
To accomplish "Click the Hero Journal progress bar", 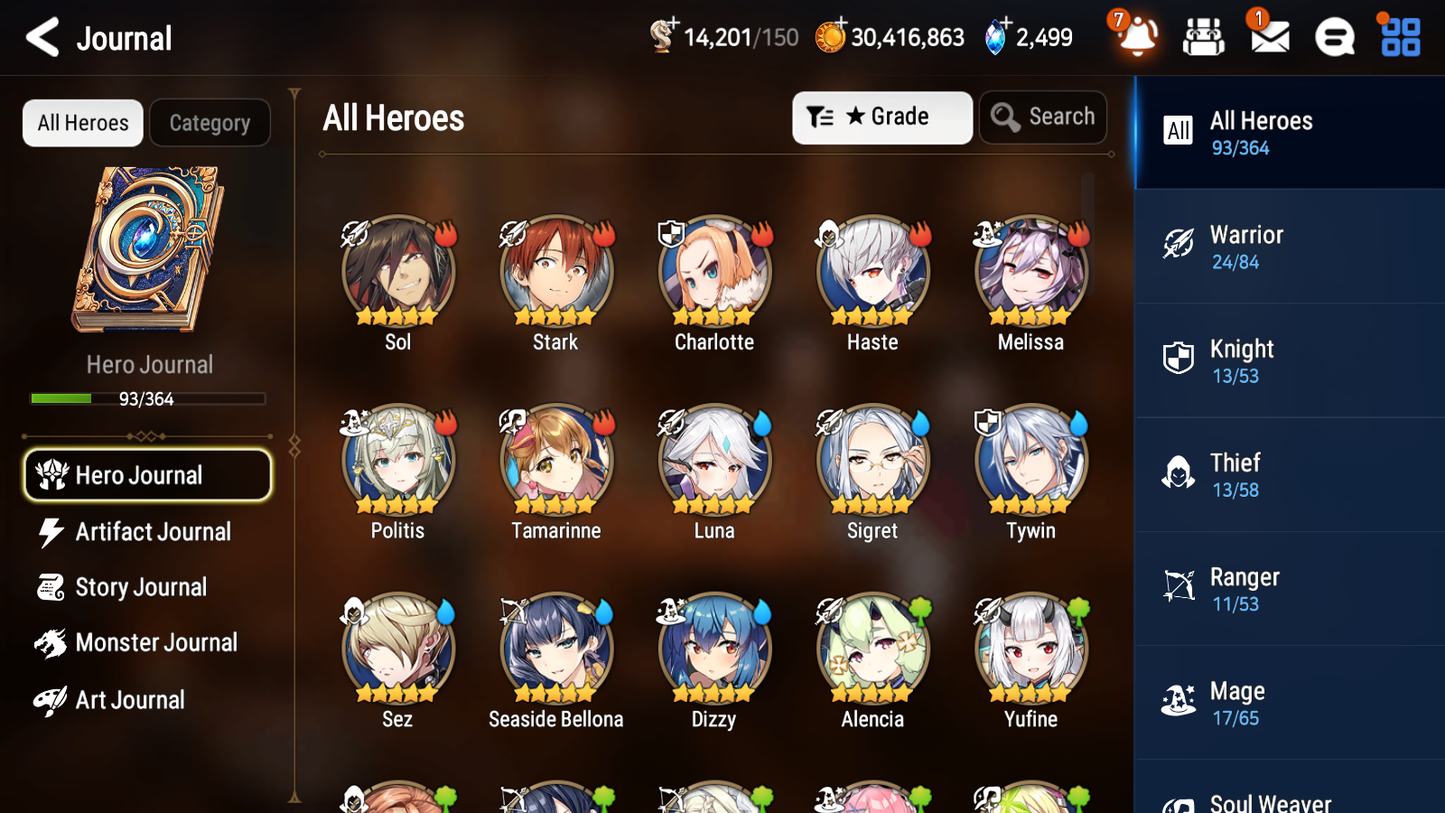I will coord(149,398).
